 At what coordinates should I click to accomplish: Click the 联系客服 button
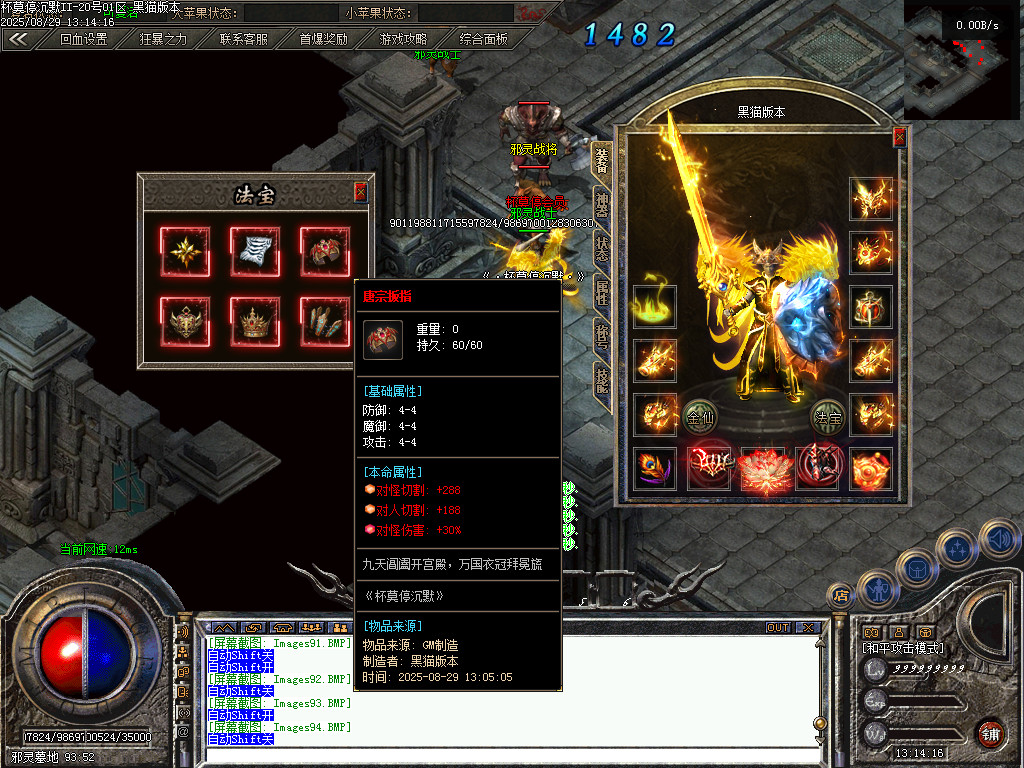(x=243, y=39)
